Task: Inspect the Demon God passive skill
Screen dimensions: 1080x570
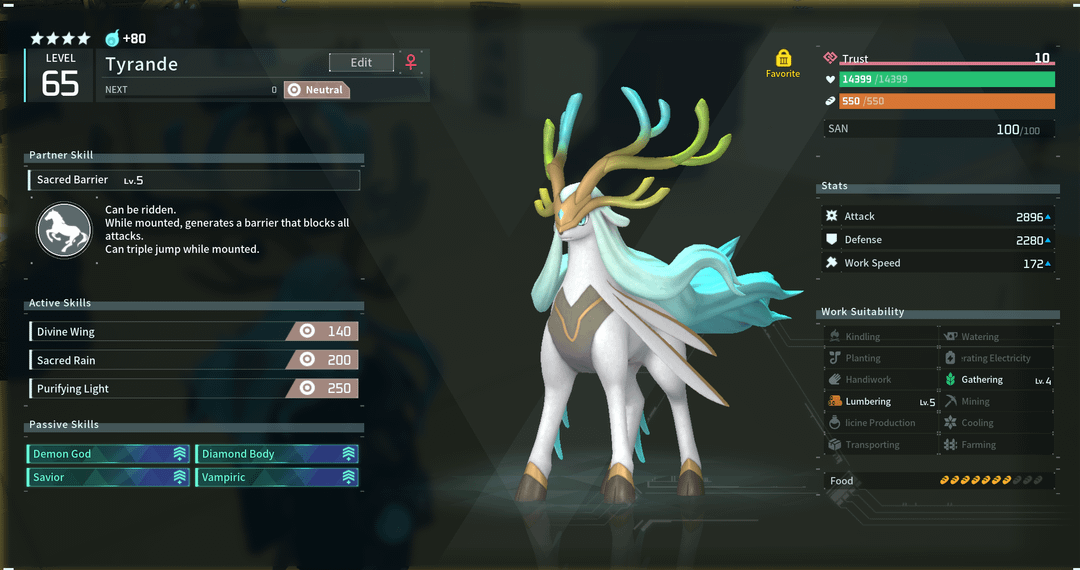Action: pyautogui.click(x=109, y=454)
